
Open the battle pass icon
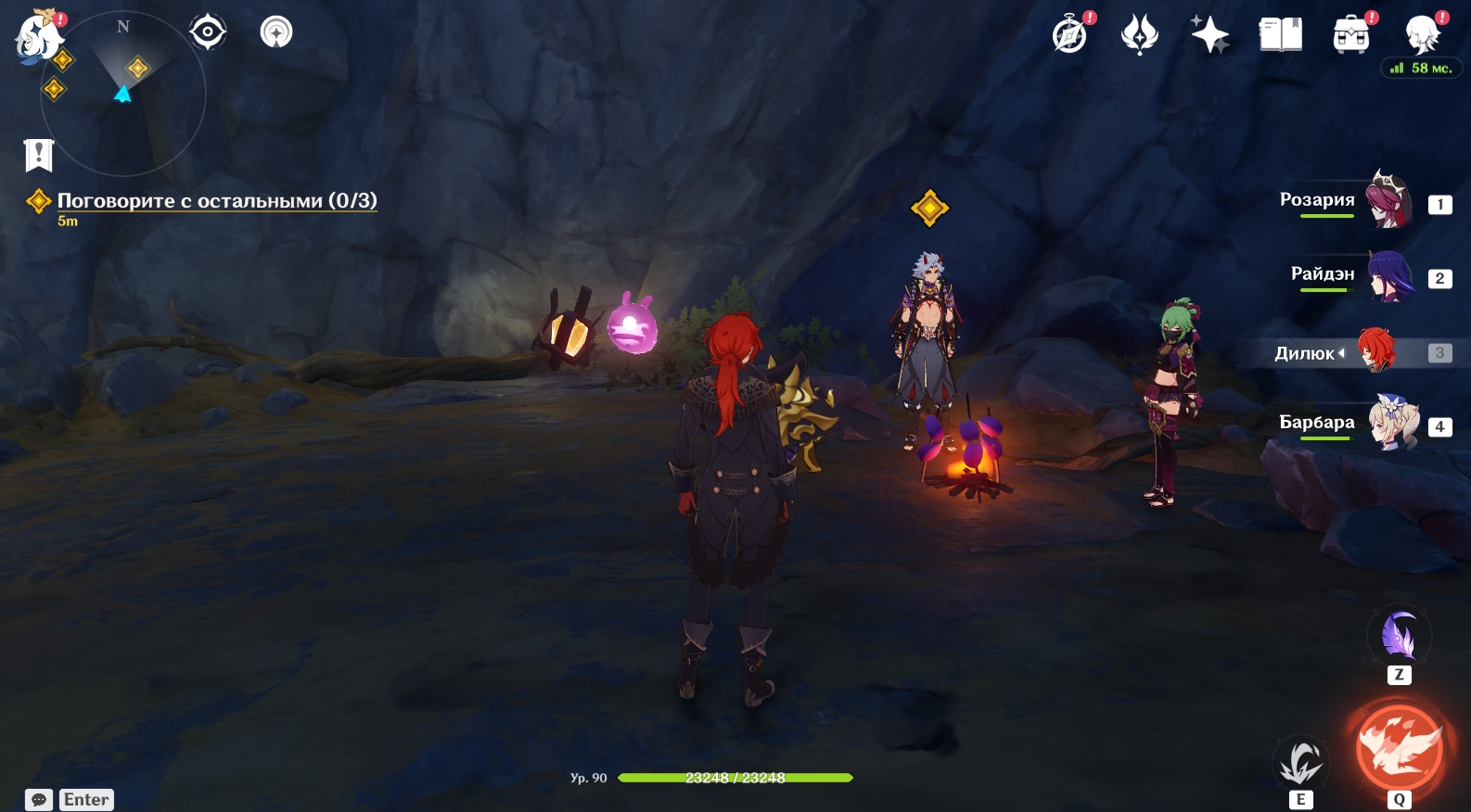click(x=1140, y=35)
